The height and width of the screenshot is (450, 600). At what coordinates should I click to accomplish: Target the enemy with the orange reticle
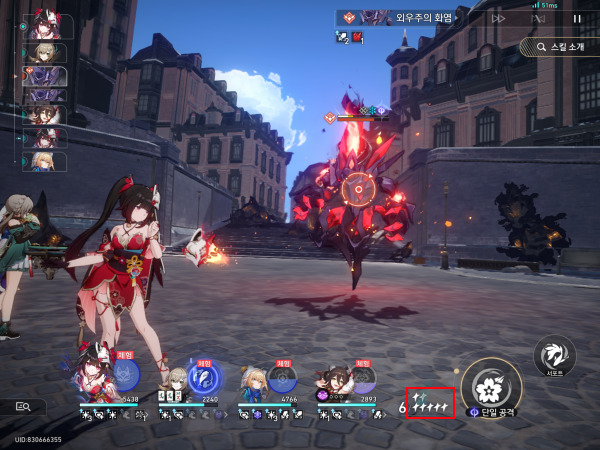(357, 188)
